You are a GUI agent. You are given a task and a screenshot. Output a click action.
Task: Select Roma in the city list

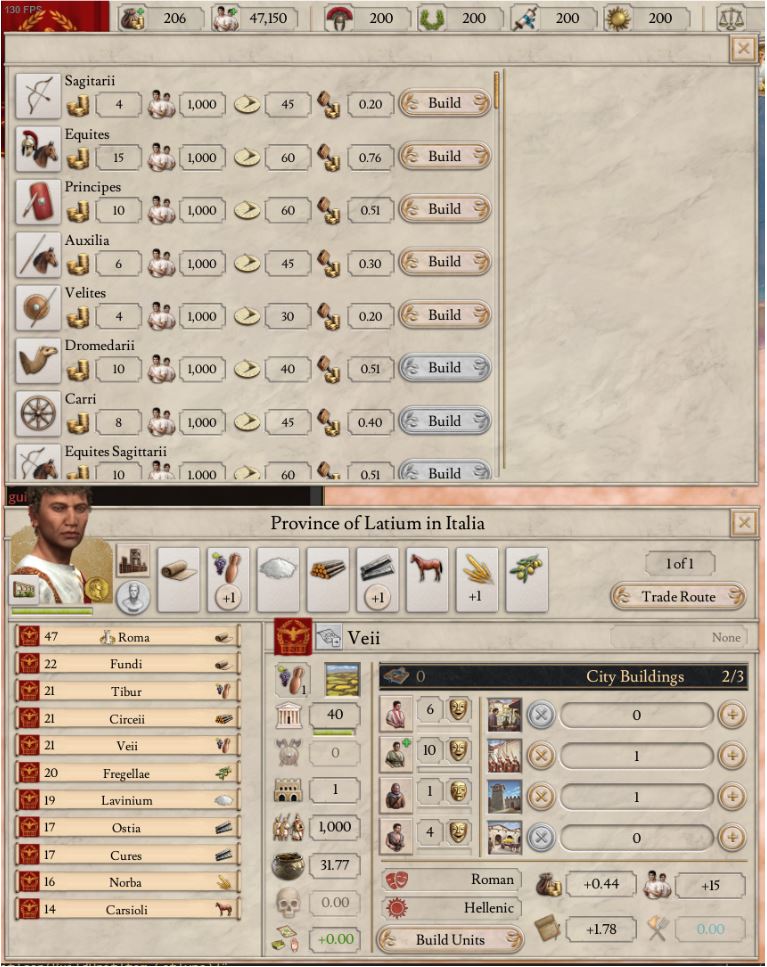coord(128,637)
